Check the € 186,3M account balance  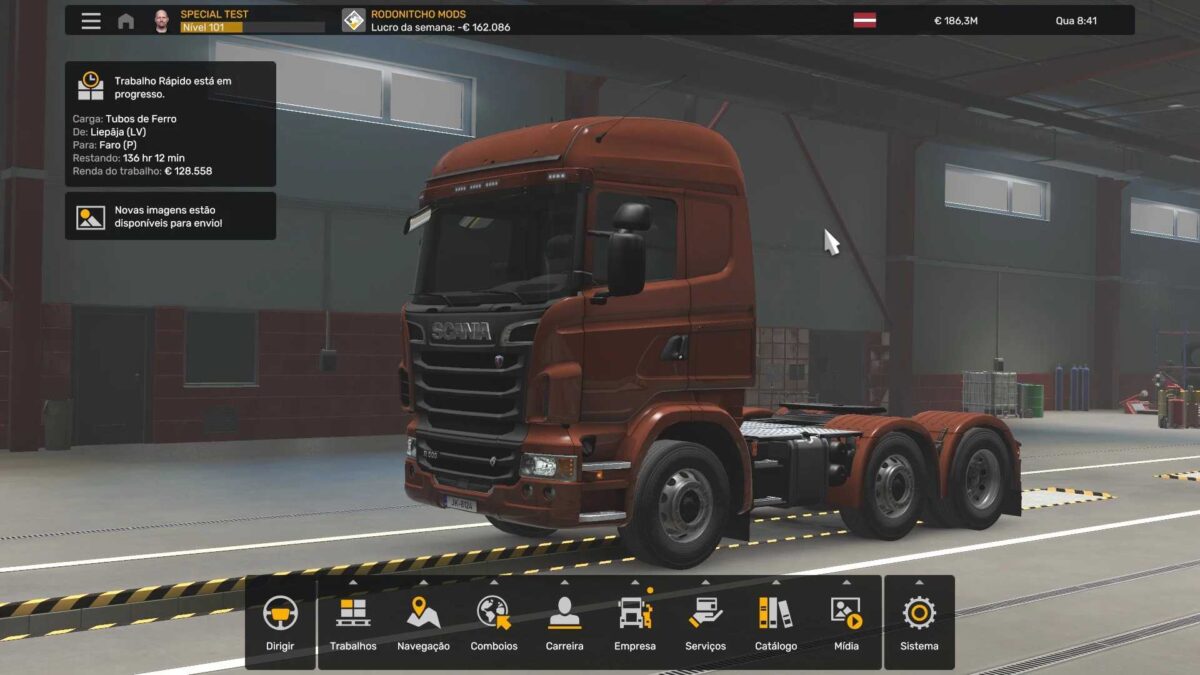pyautogui.click(x=955, y=21)
